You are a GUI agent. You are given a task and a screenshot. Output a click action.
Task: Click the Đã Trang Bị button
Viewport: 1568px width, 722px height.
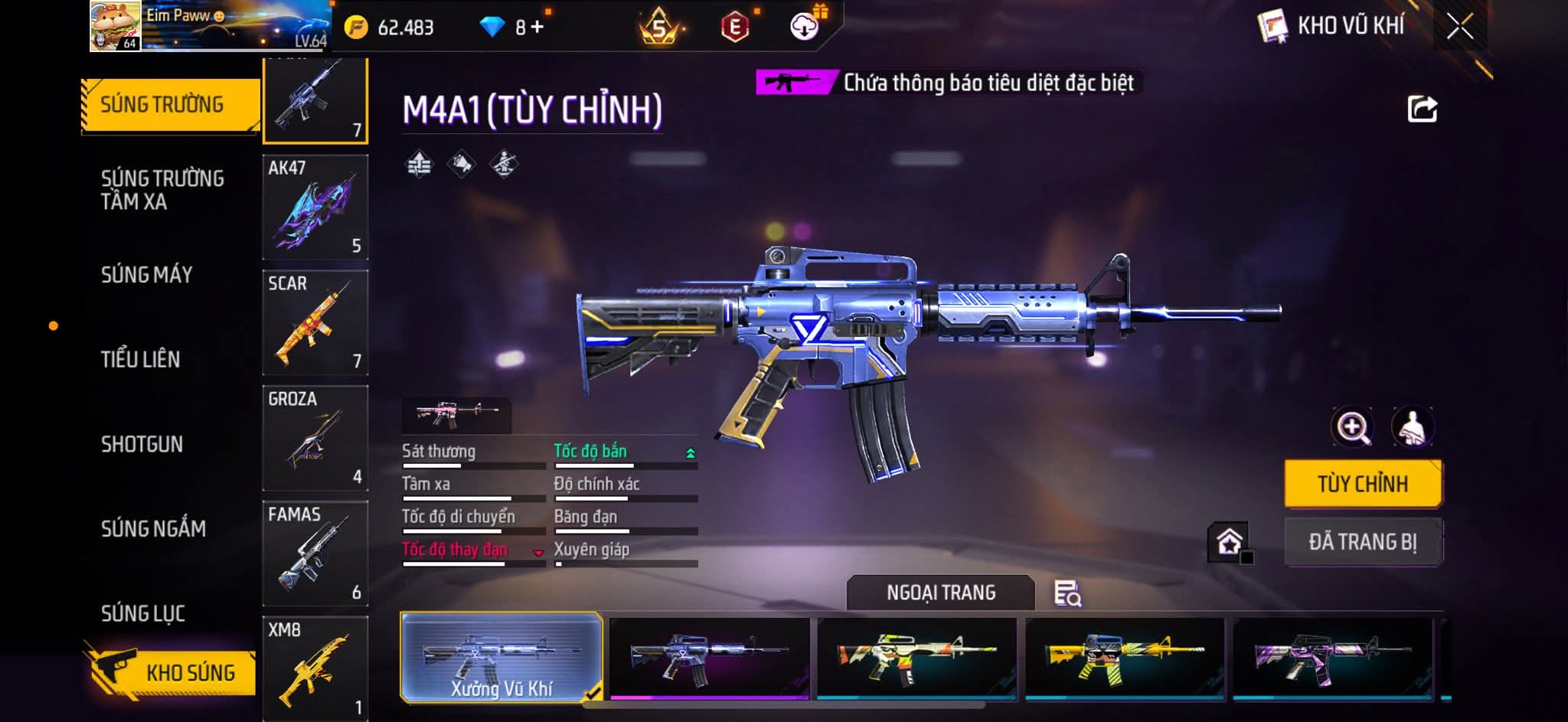[x=1362, y=542]
